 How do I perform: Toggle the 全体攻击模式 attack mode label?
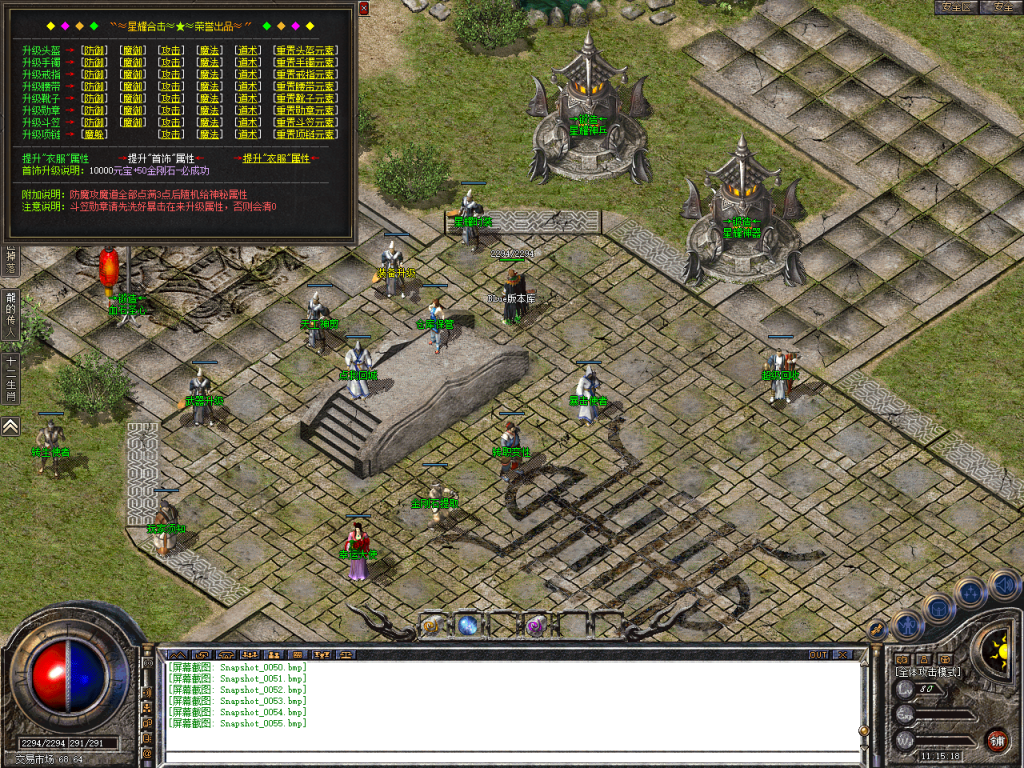pyautogui.click(x=928, y=672)
